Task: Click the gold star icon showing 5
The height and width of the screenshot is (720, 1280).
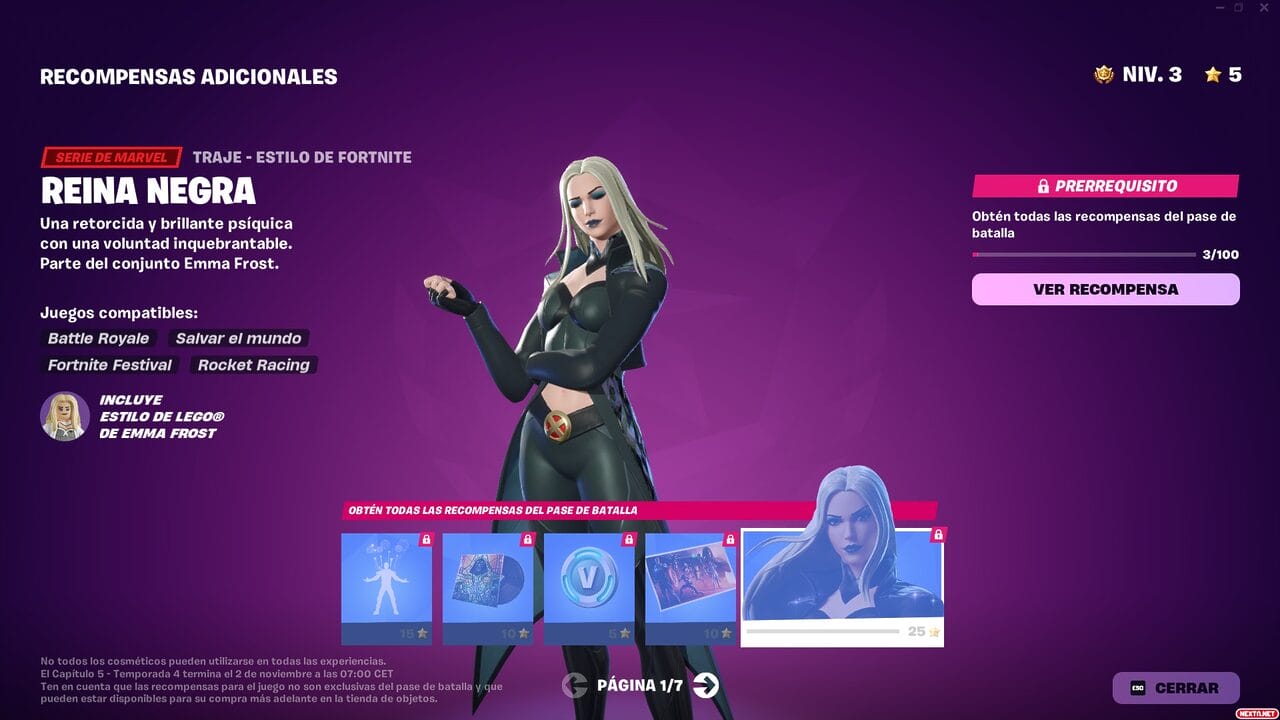Action: coord(1213,73)
